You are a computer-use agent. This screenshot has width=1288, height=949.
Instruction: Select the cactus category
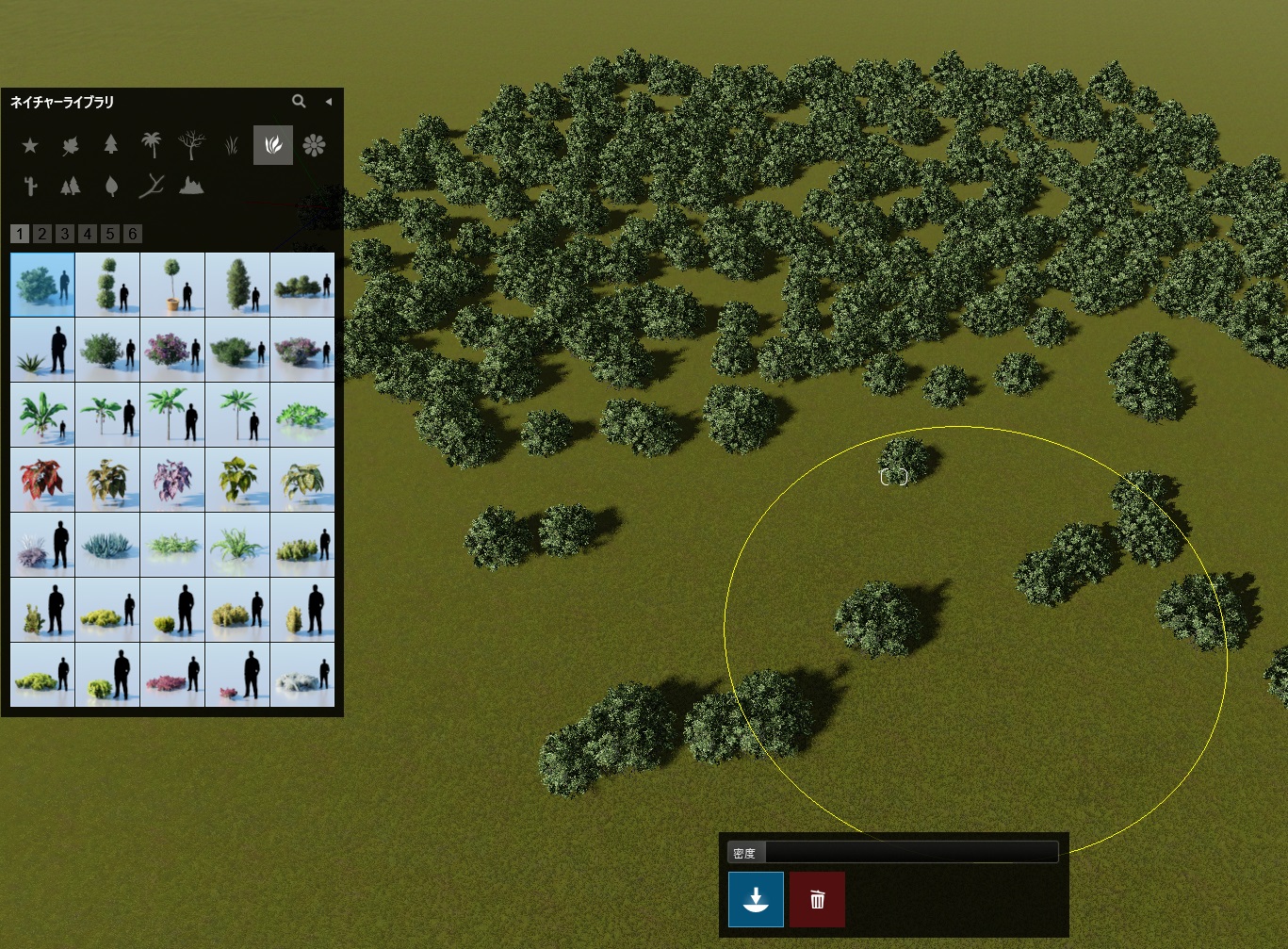click(30, 186)
